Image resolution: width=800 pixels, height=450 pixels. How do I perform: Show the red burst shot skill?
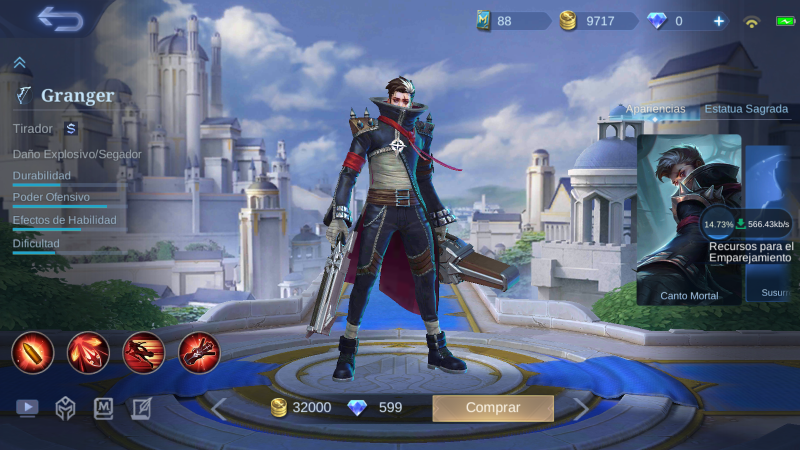pos(88,352)
